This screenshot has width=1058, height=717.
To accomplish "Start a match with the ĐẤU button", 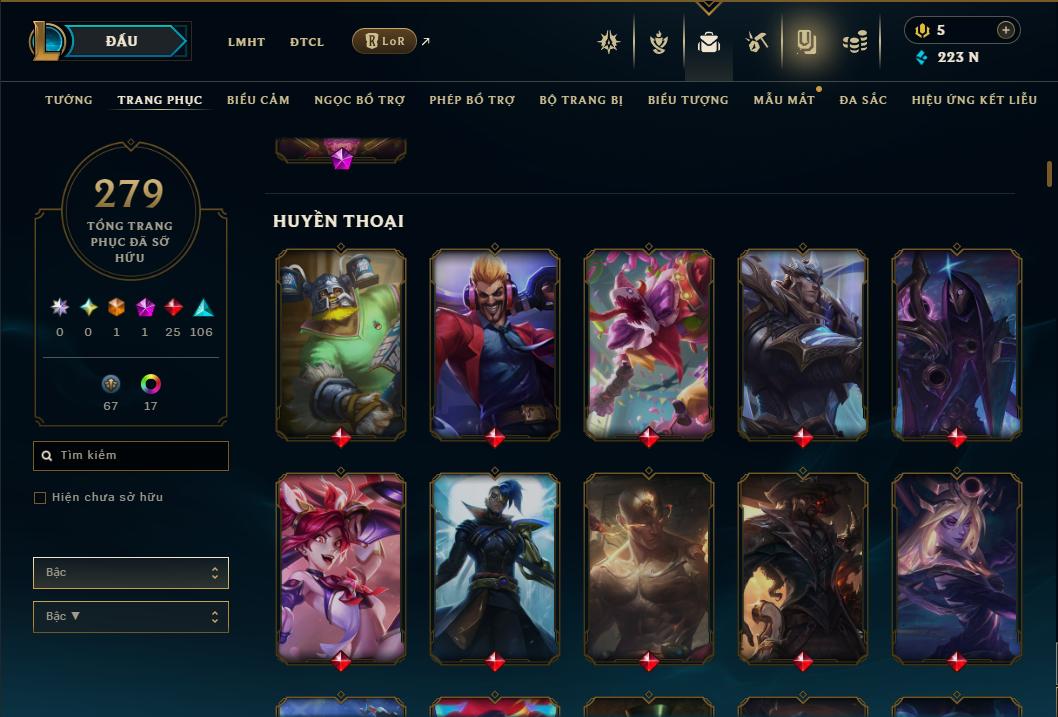I will tap(122, 41).
